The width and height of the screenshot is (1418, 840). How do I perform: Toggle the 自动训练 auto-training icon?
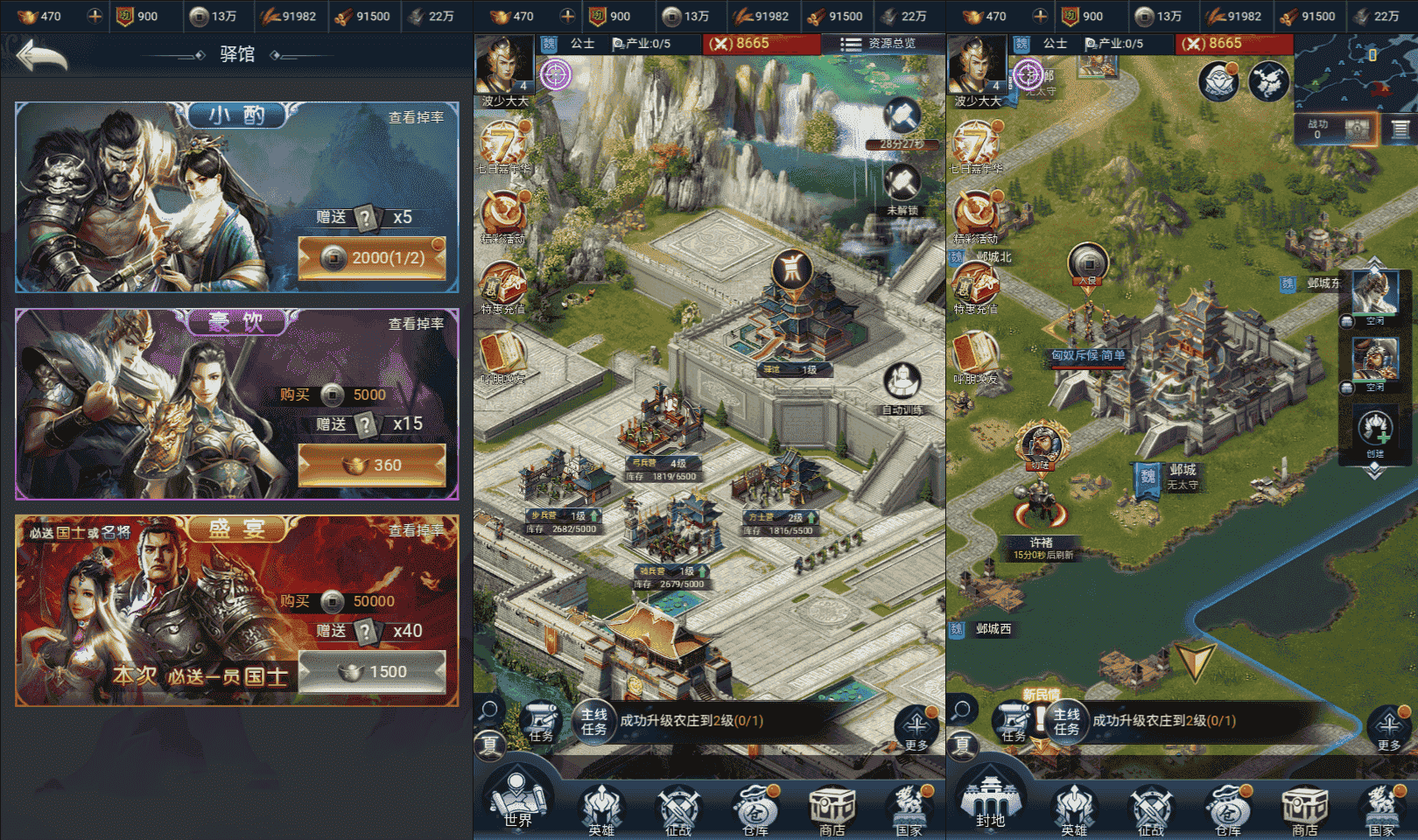click(902, 387)
